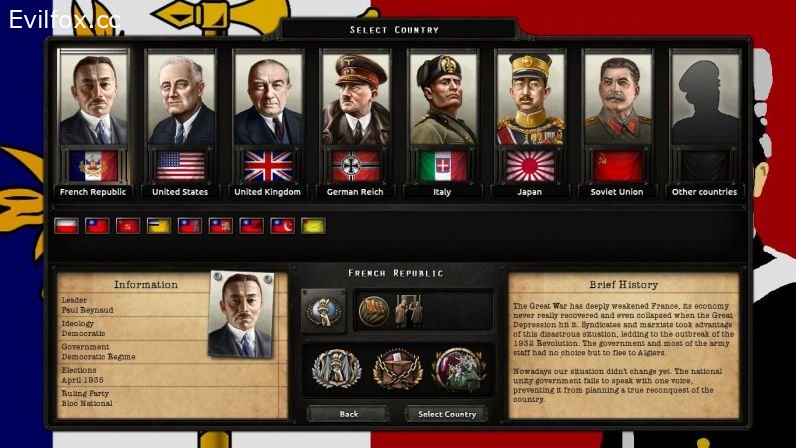Click Paul Reynaud's pinned photo in Information
The height and width of the screenshot is (448, 796).
241,315
